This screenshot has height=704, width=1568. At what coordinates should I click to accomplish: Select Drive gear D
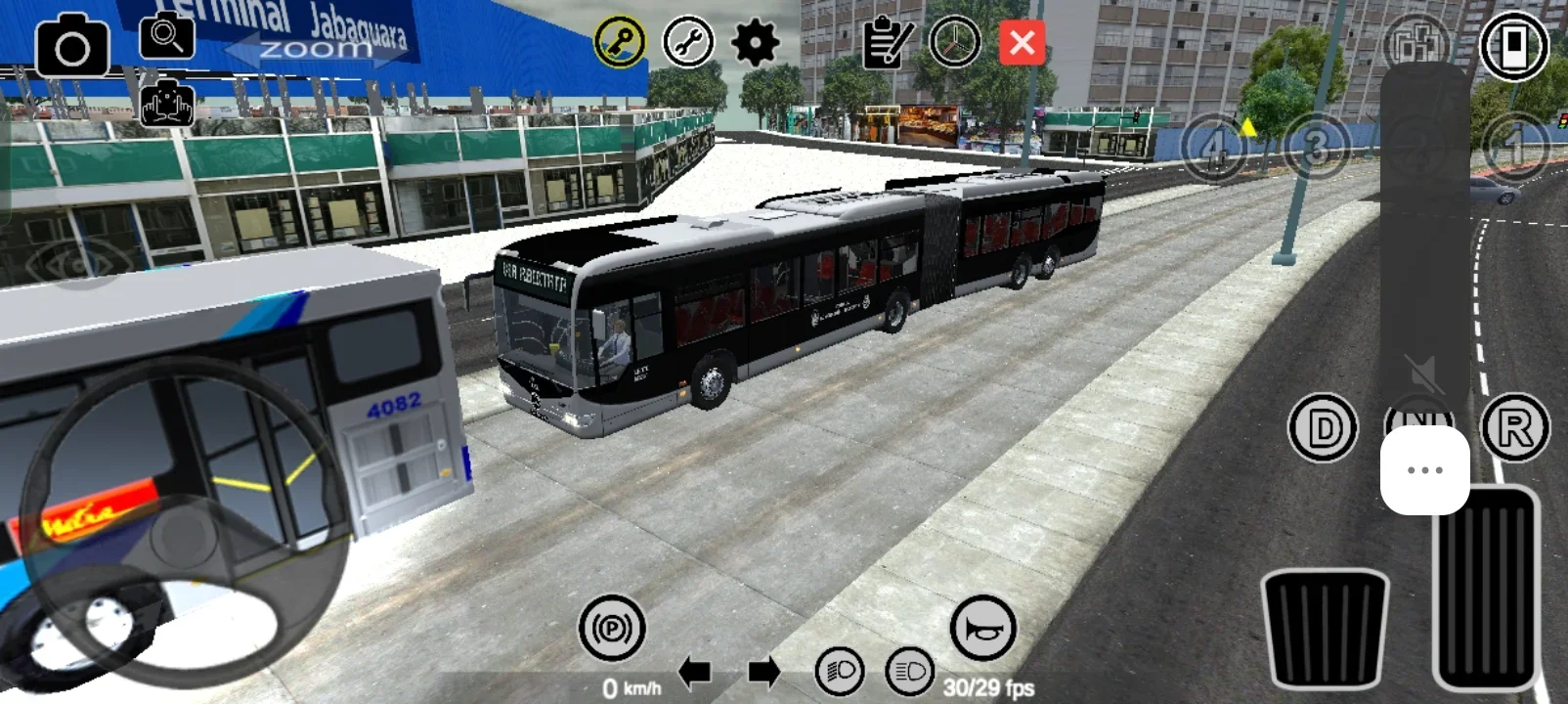point(1322,425)
